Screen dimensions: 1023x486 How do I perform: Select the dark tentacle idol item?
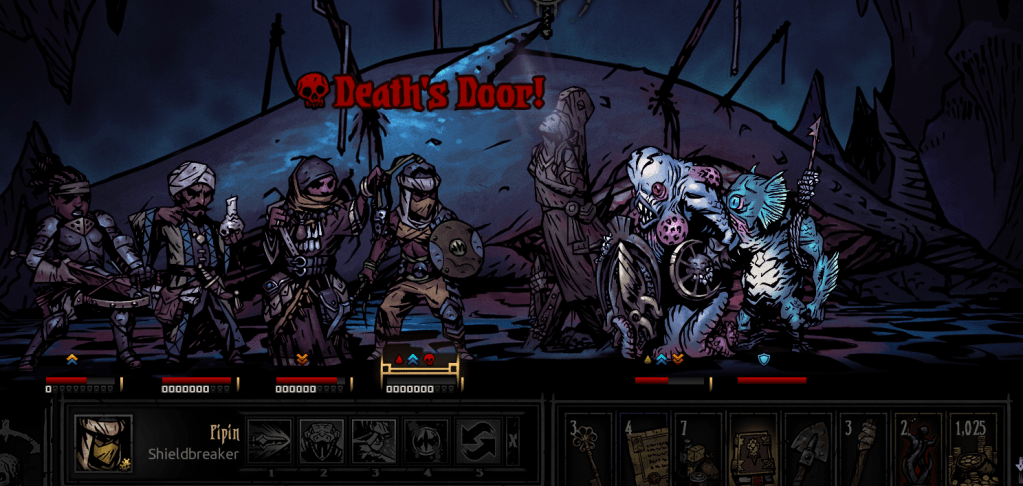[x=917, y=450]
